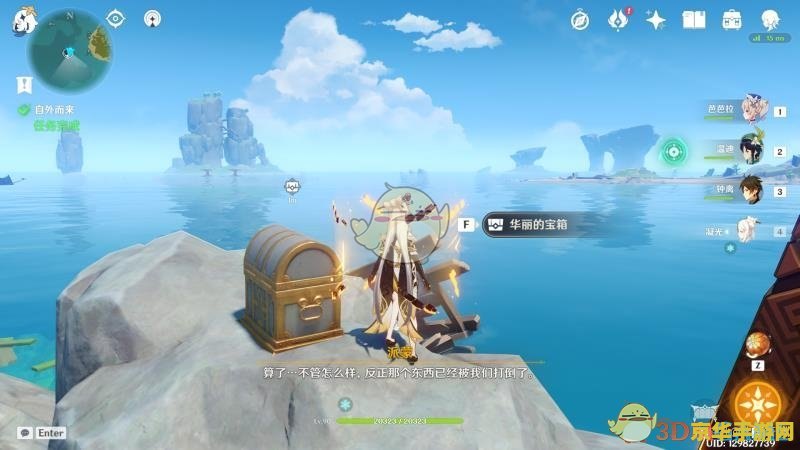800x450 pixels.
Task: Activate the glowing orange elemental burst
Action: pos(757,405)
